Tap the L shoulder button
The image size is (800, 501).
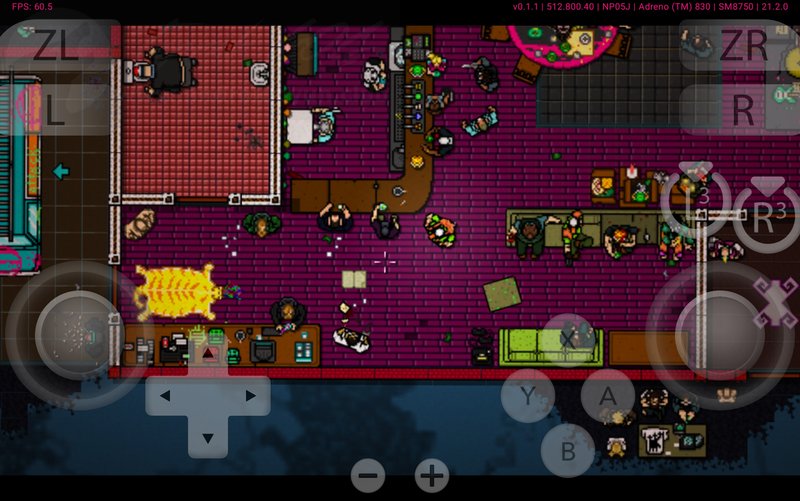[55, 109]
